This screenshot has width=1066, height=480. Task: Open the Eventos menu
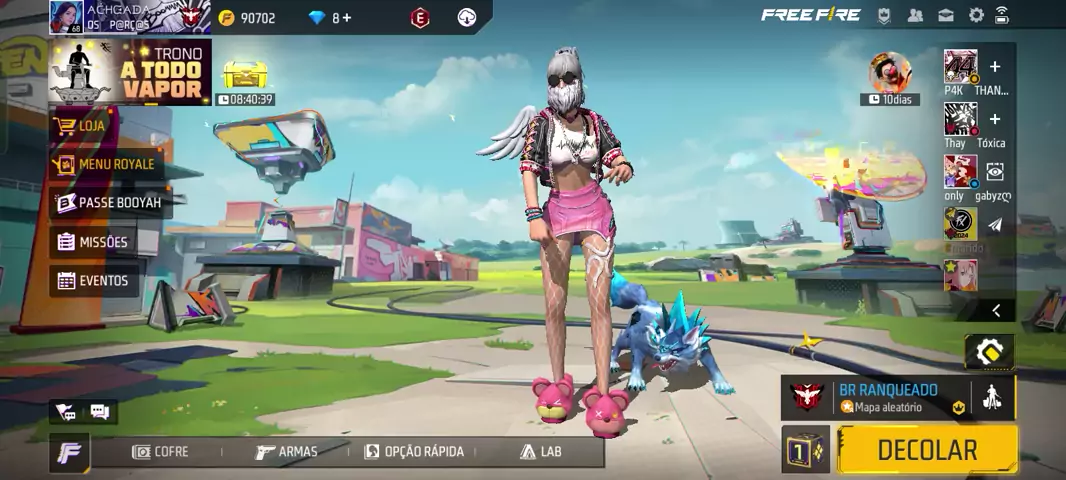pos(94,281)
